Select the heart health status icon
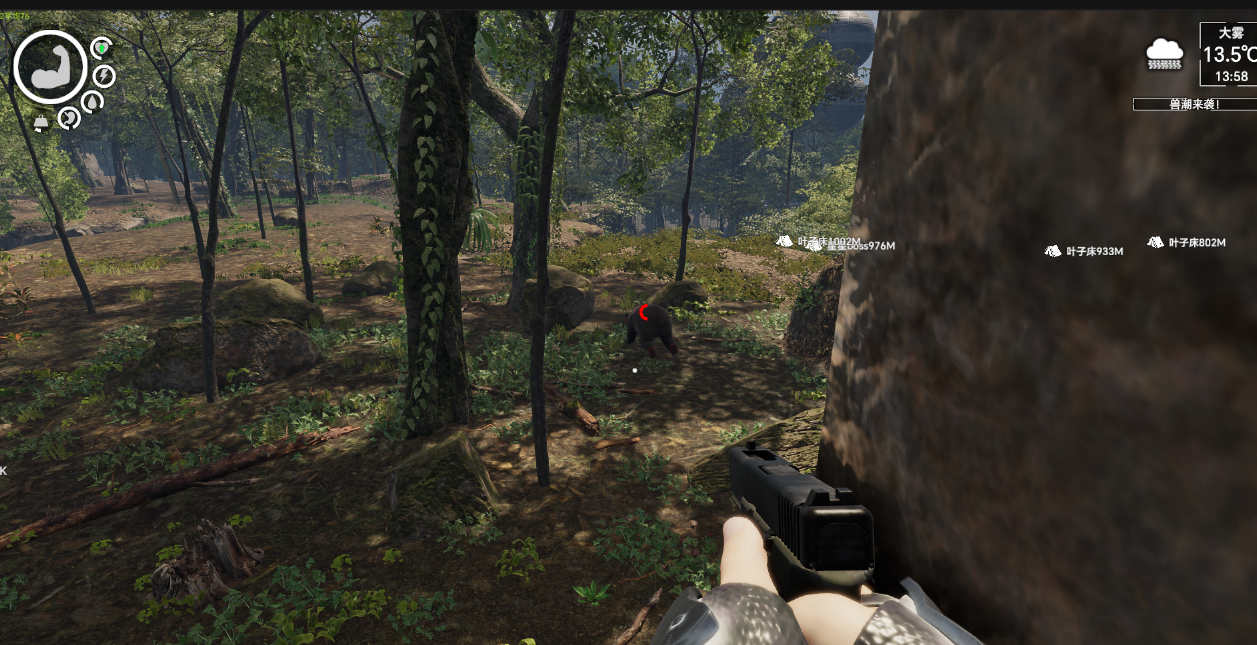Screen dimensions: 1257x645 click(x=101, y=47)
